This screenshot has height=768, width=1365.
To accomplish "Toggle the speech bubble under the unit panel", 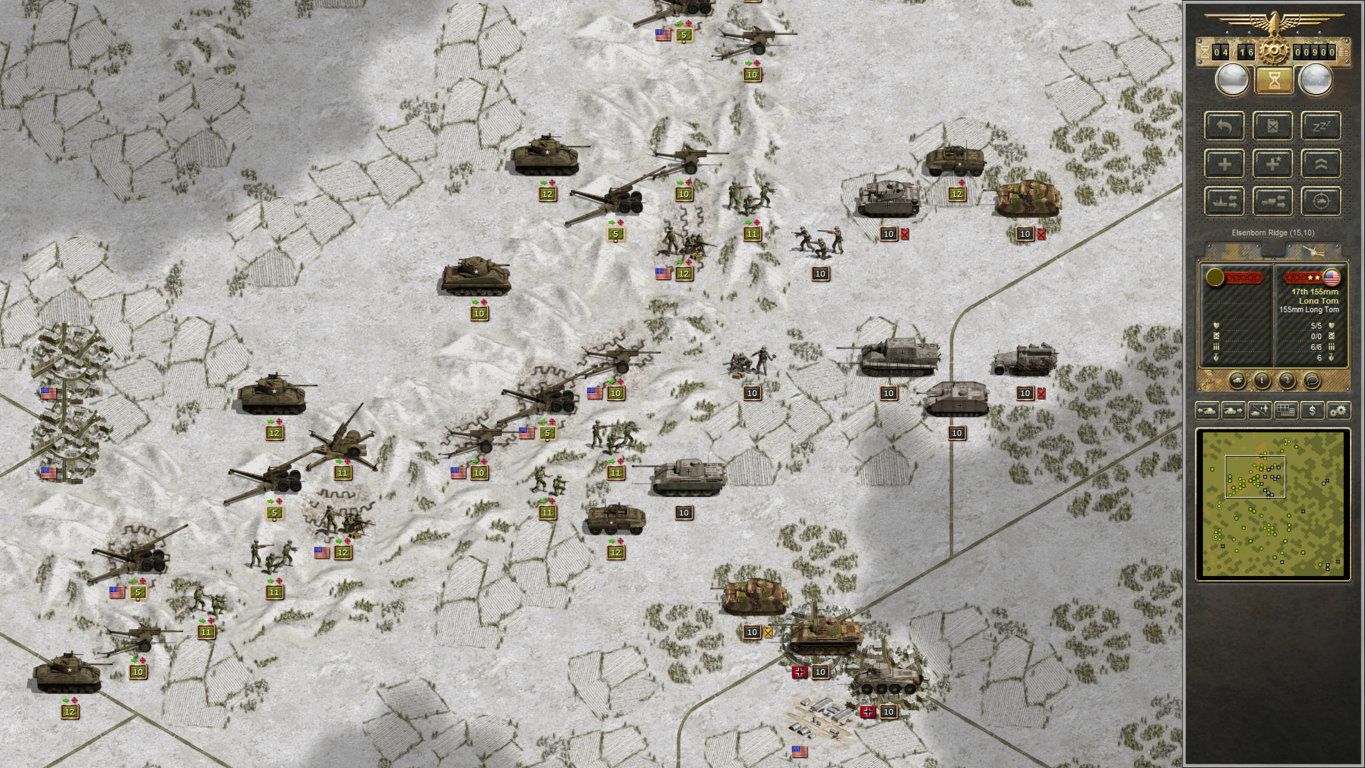I will click(x=1312, y=380).
